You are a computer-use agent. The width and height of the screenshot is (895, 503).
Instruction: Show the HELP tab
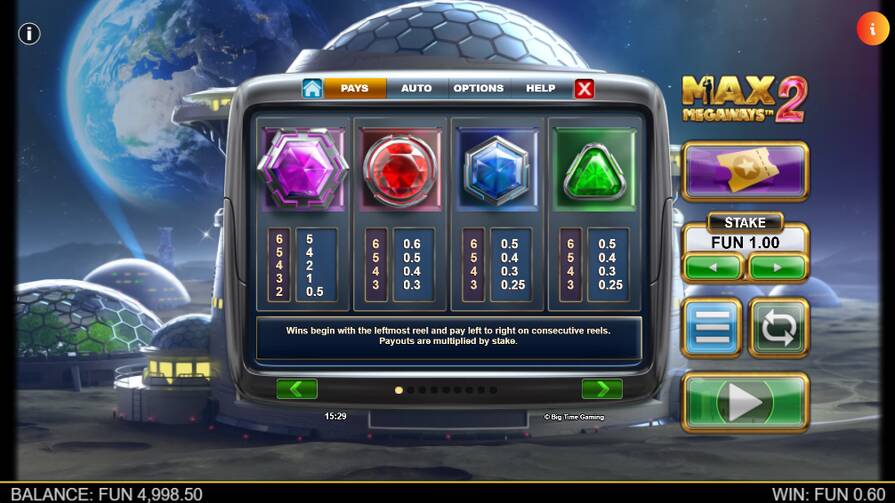pos(540,88)
